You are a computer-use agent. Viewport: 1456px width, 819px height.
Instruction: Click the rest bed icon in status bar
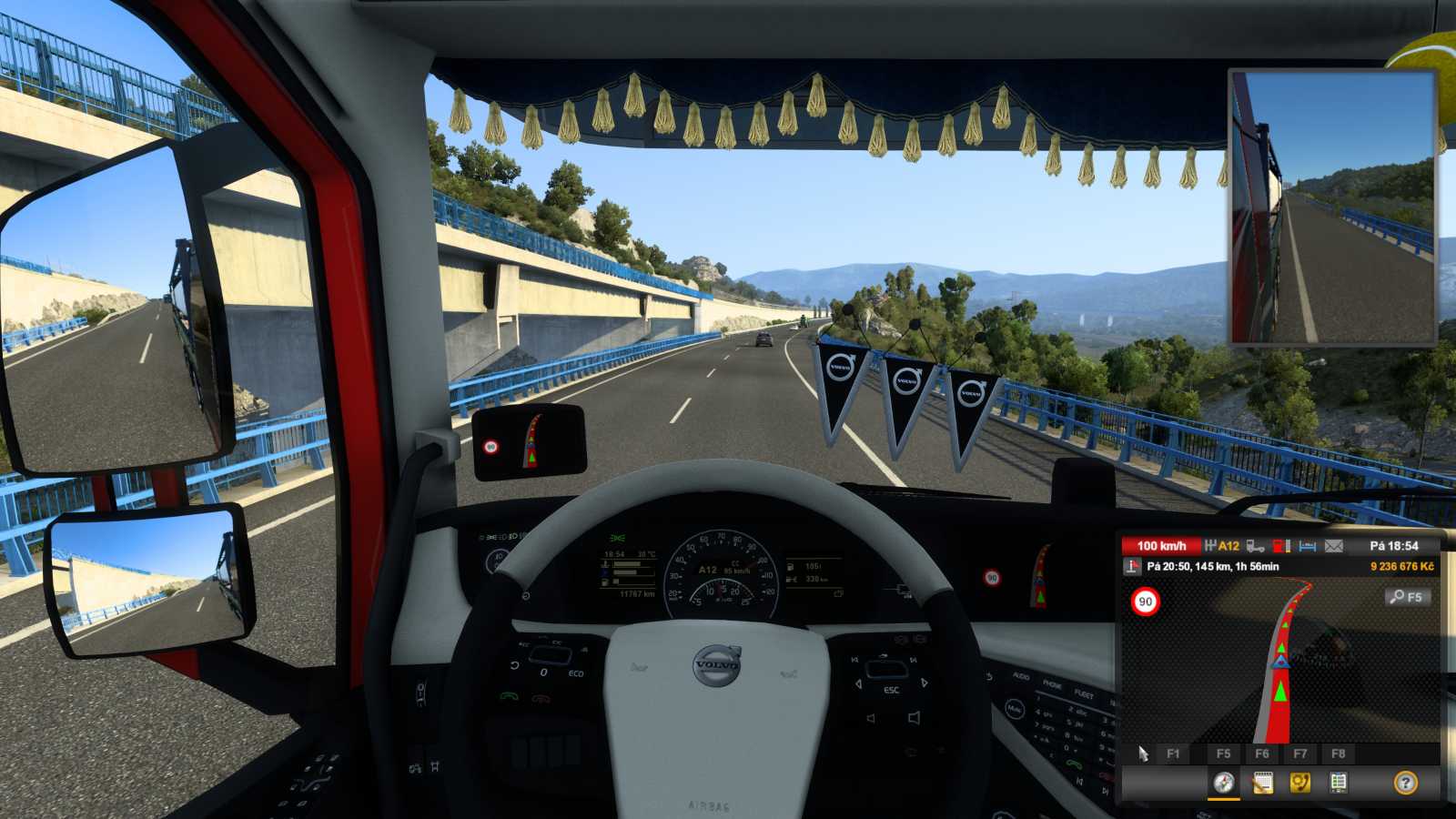pyautogui.click(x=1307, y=546)
